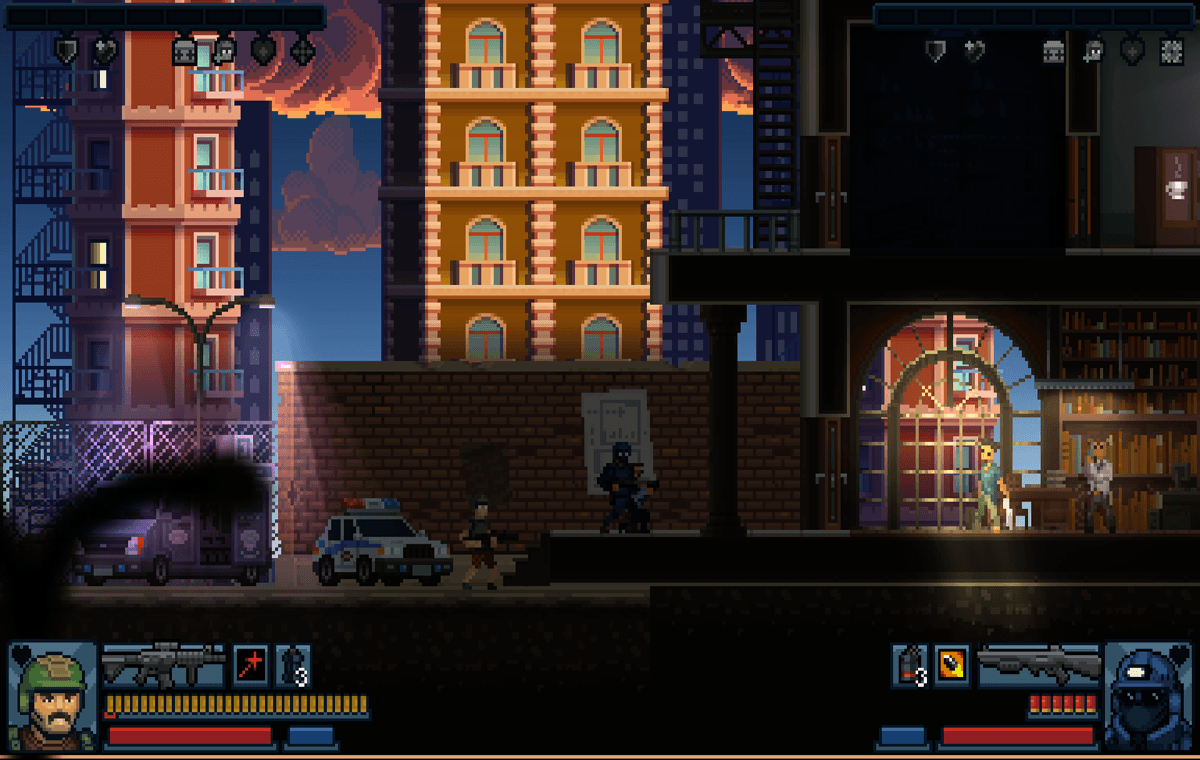Choose the shotgun weapon slot
The image size is (1200, 760).
pyautogui.click(x=1039, y=665)
